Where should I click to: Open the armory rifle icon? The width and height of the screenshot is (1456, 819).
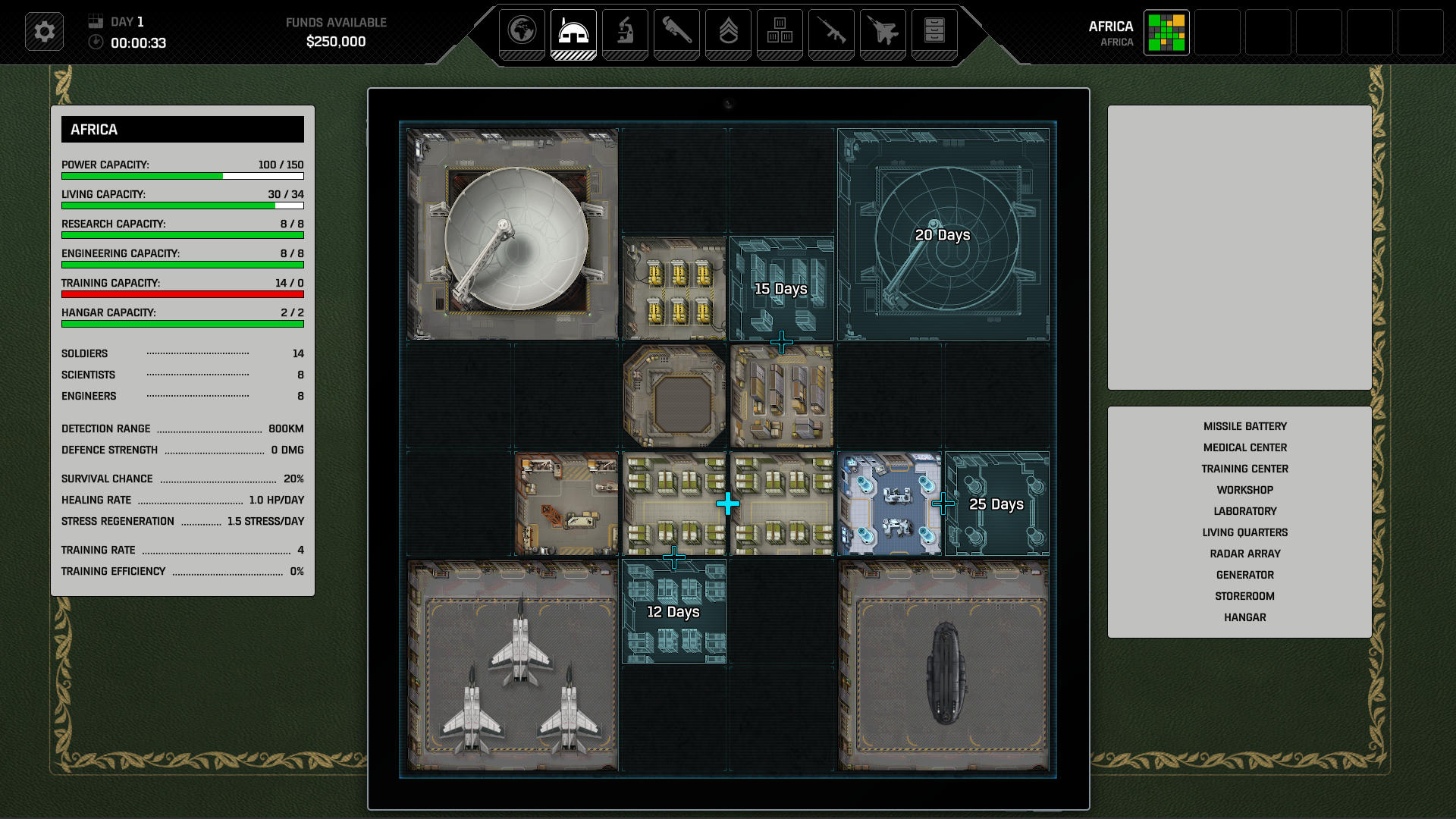pos(831,33)
